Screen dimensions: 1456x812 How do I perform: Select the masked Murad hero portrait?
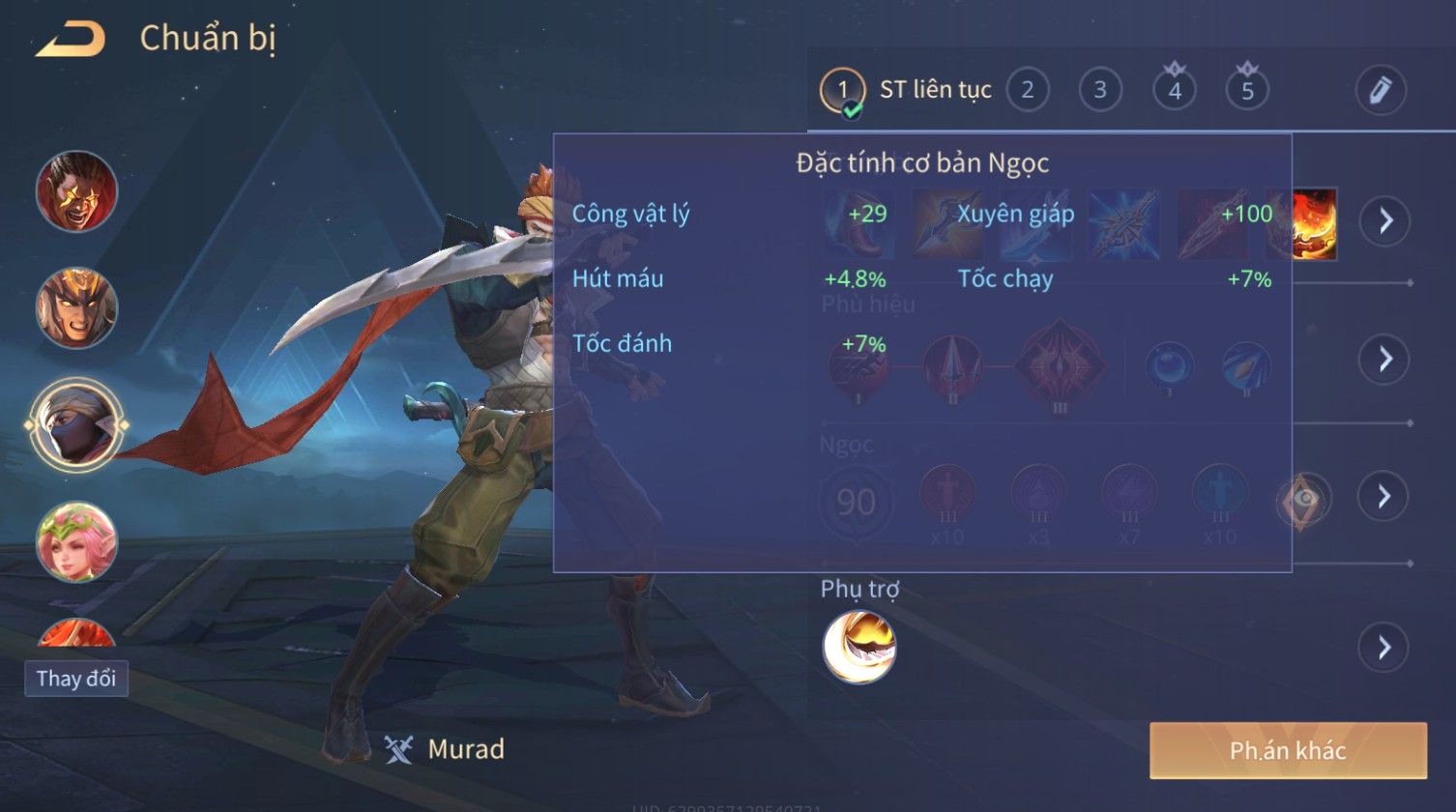click(76, 424)
